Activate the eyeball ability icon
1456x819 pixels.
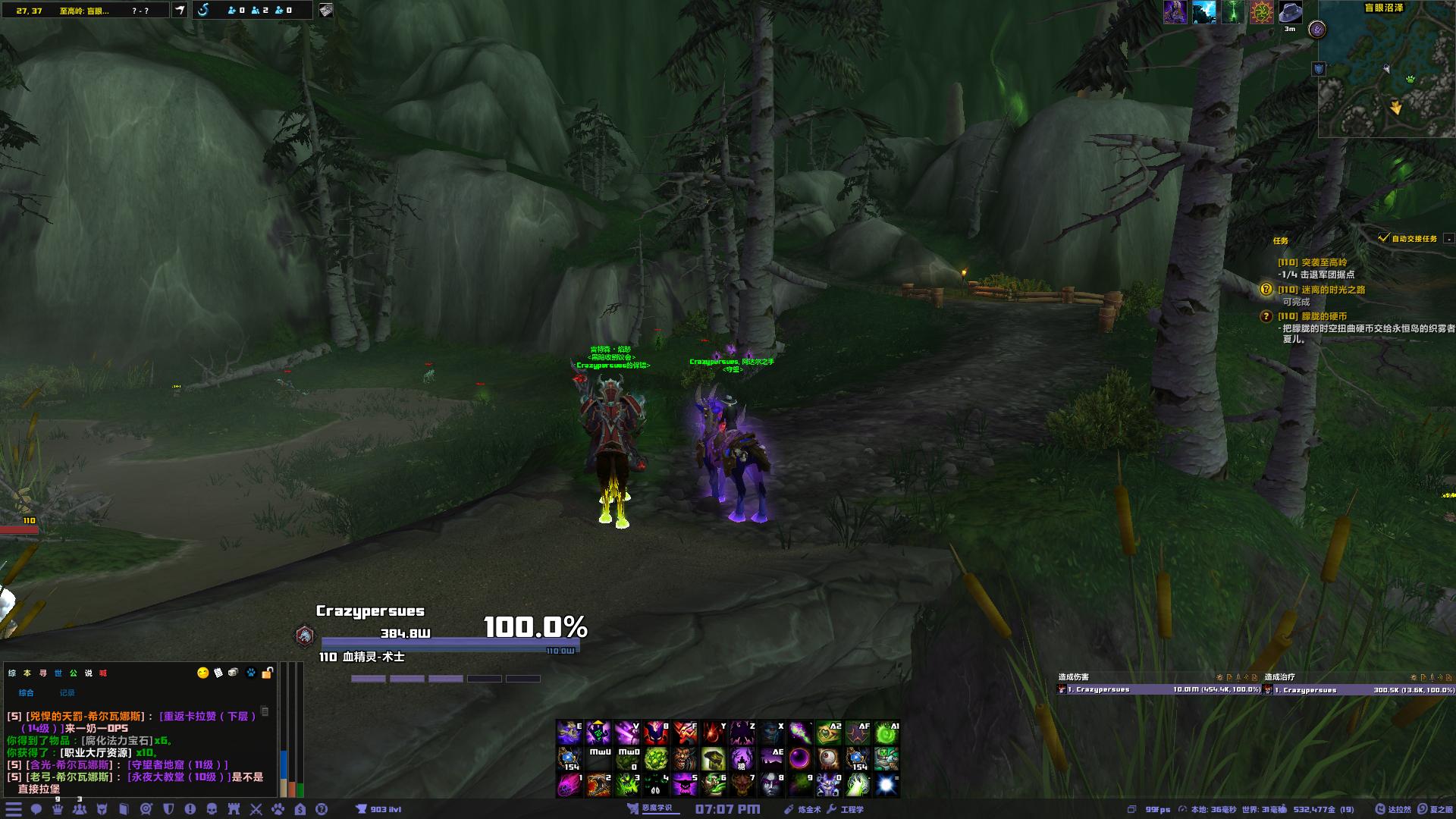pyautogui.click(x=829, y=758)
